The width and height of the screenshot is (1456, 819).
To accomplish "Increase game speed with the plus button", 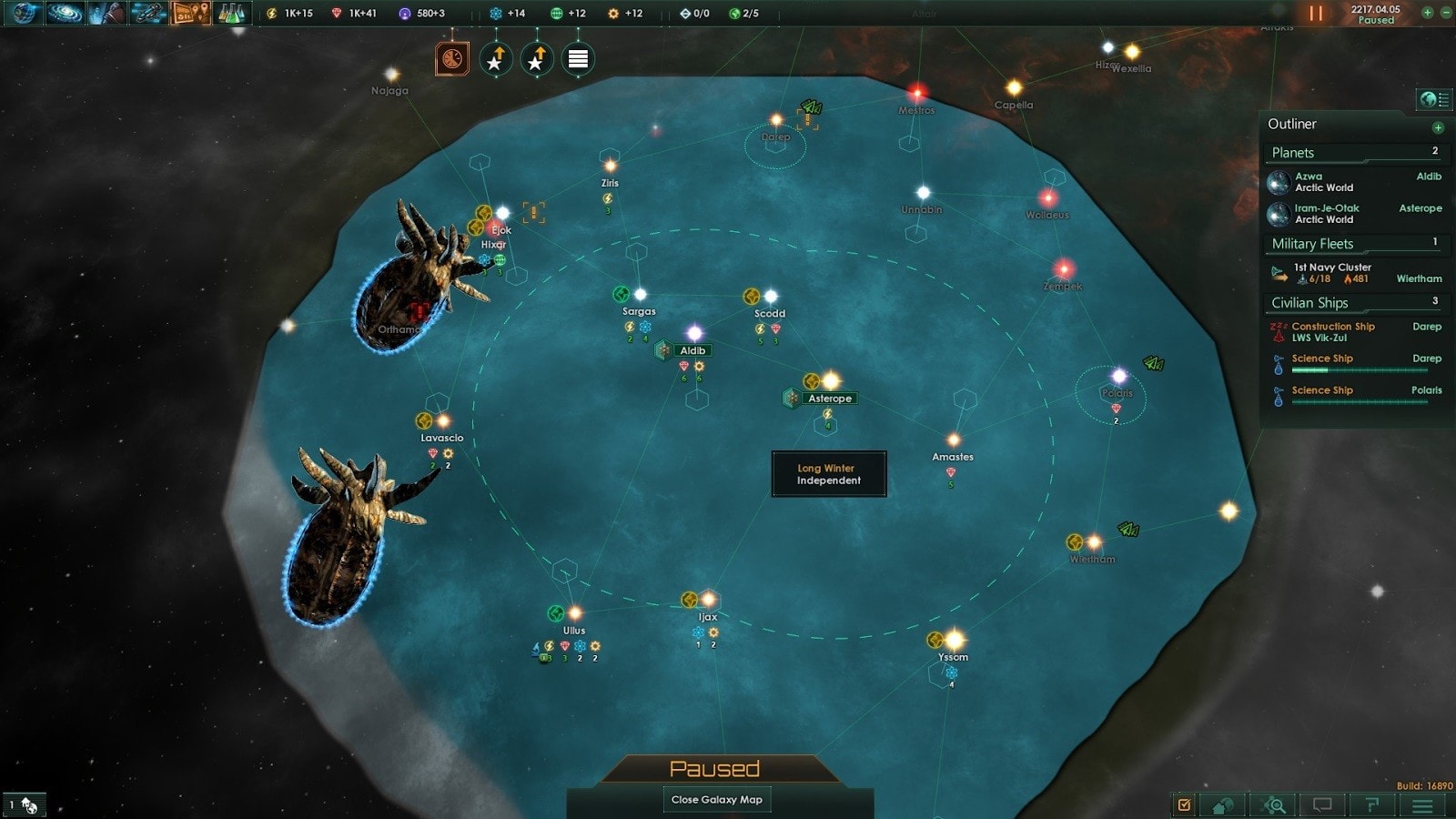I will [1427, 13].
